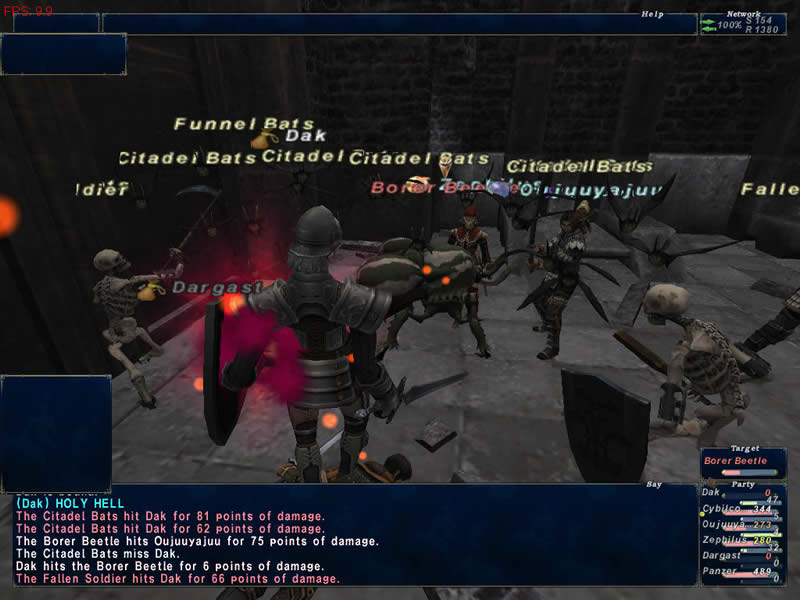Viewport: 800px width, 600px height.
Task: Pick Dargast in the party list
Action: [742, 556]
